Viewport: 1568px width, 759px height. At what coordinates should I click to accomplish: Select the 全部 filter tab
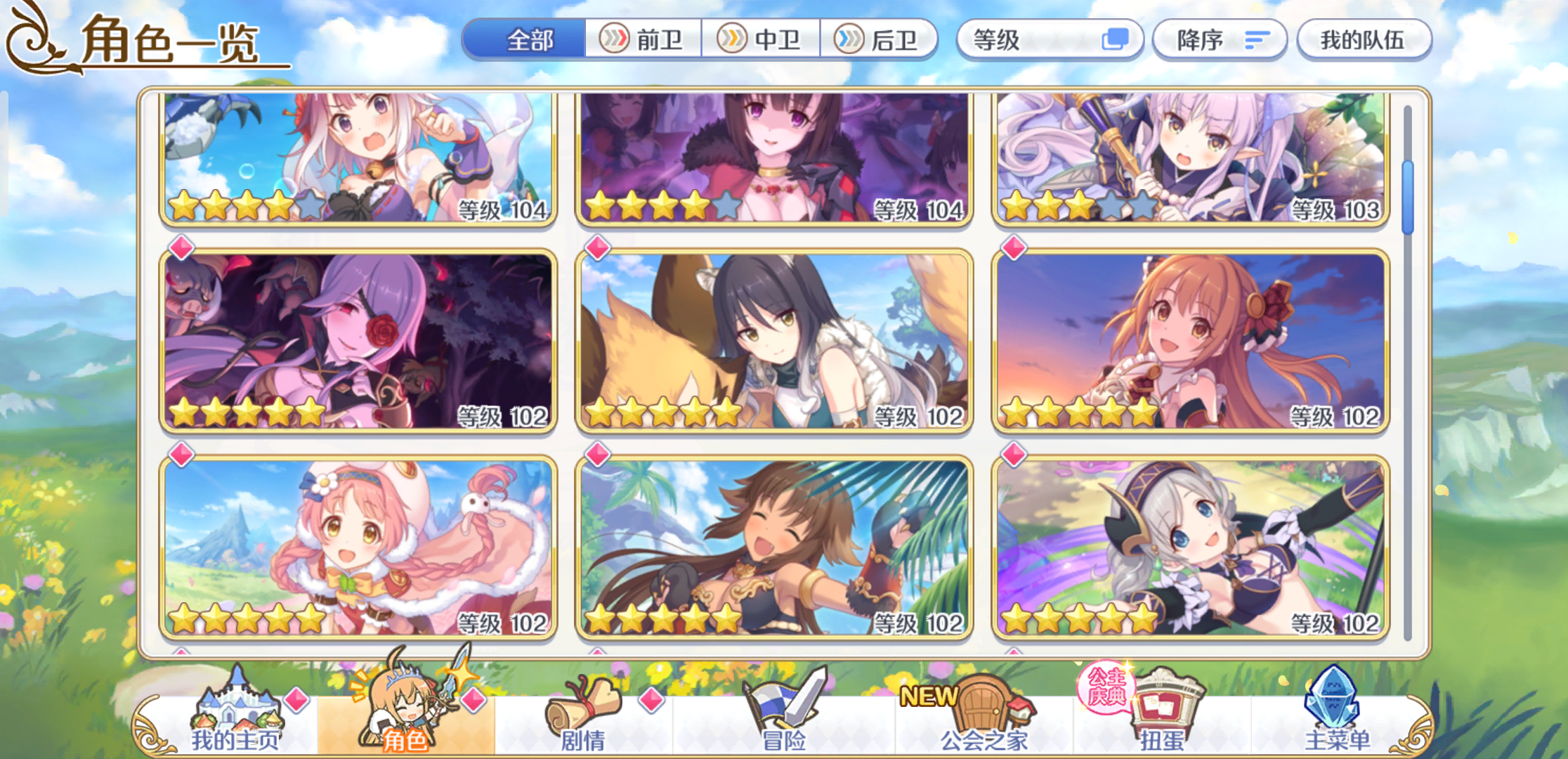click(530, 40)
